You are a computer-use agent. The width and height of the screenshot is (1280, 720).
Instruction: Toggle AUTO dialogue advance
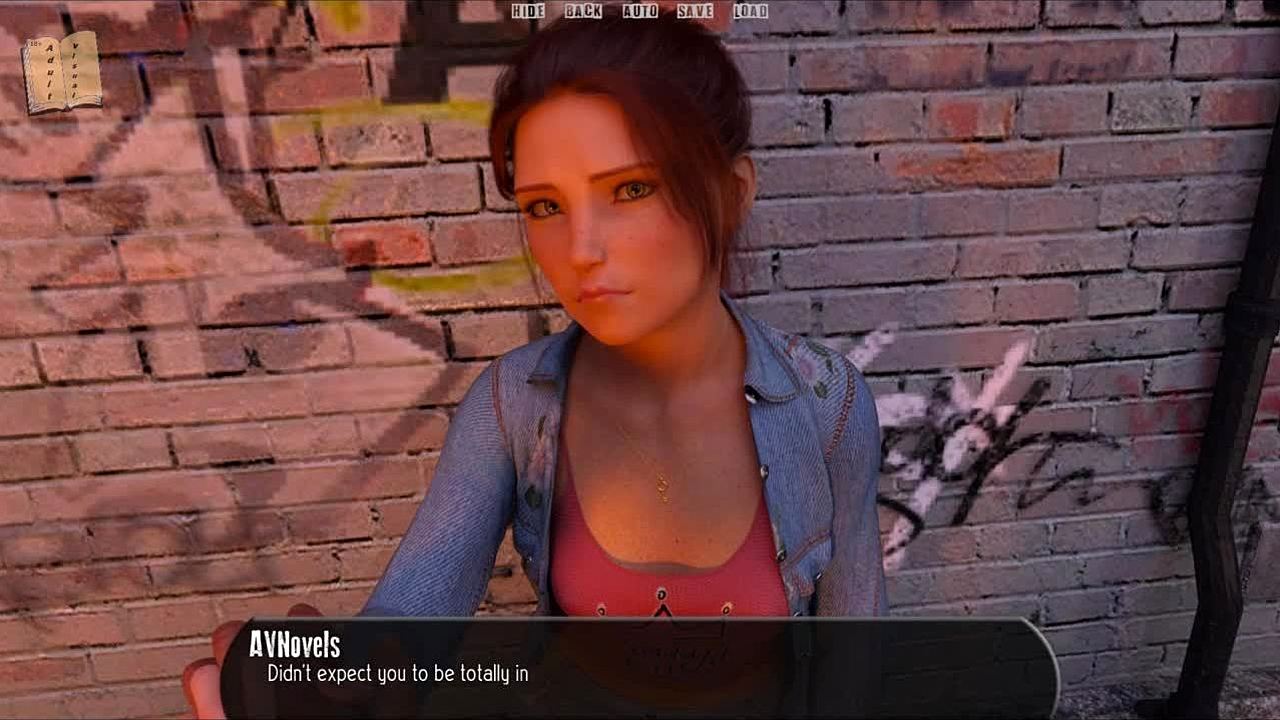[640, 11]
